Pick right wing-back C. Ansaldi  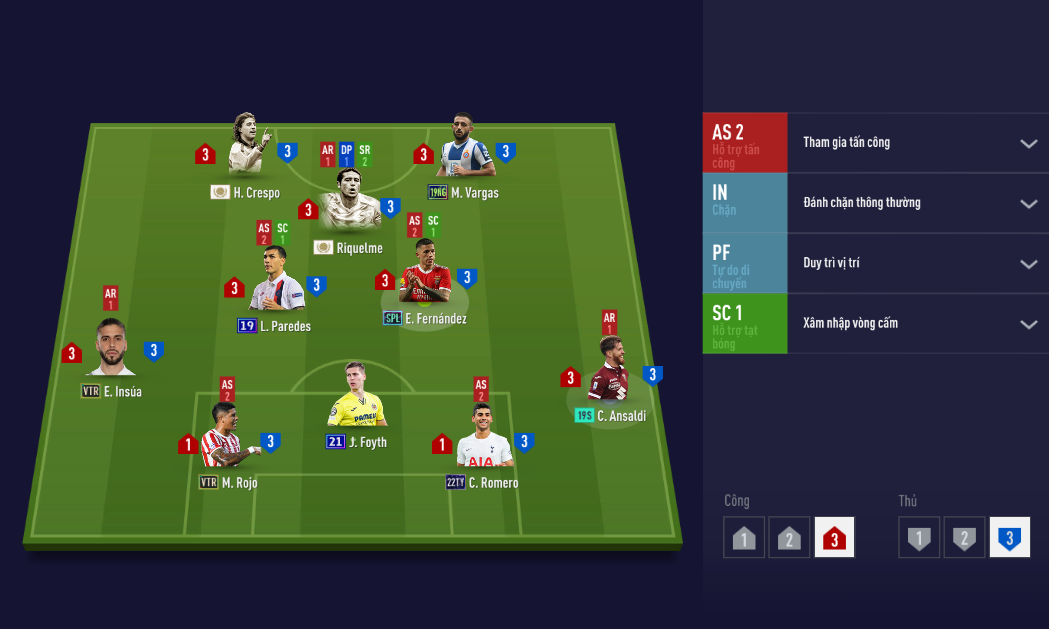click(610, 372)
